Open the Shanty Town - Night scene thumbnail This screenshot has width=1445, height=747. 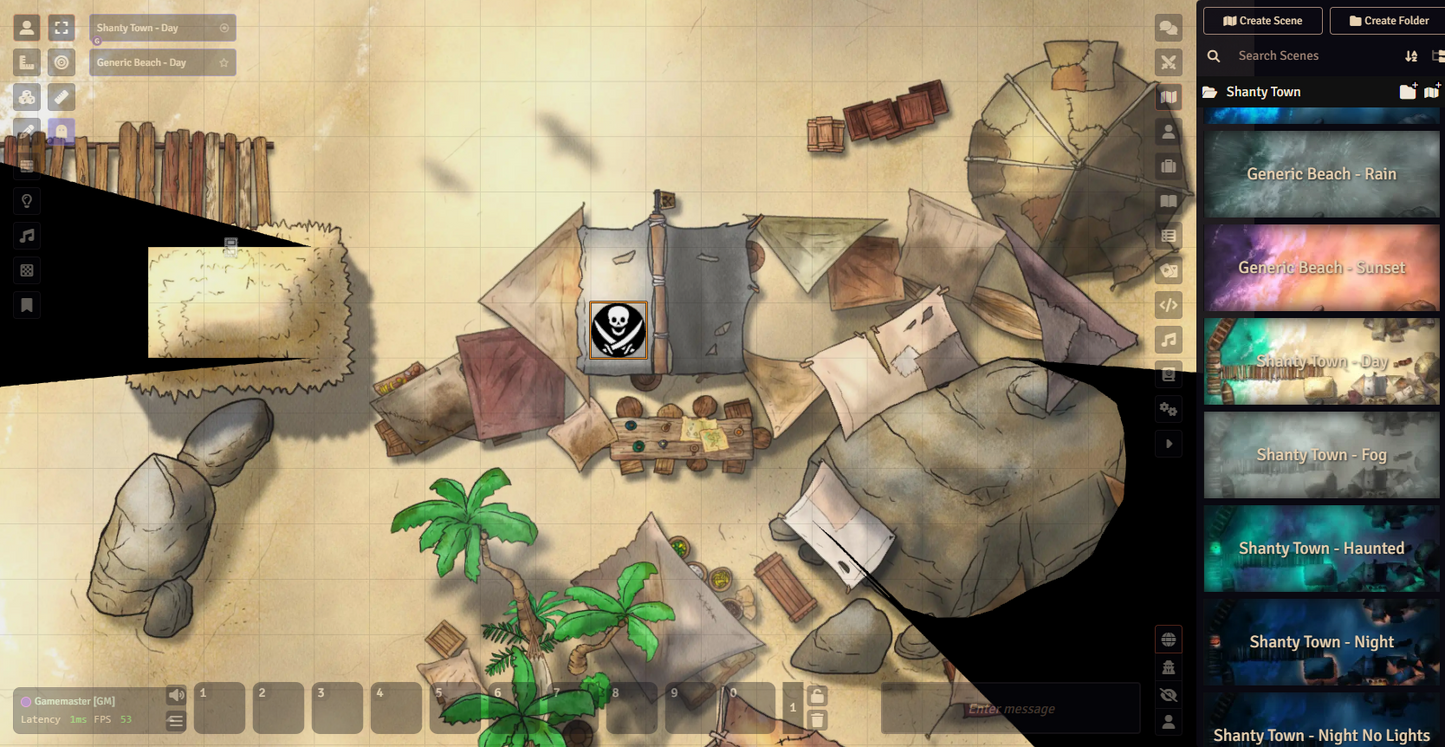click(x=1321, y=641)
